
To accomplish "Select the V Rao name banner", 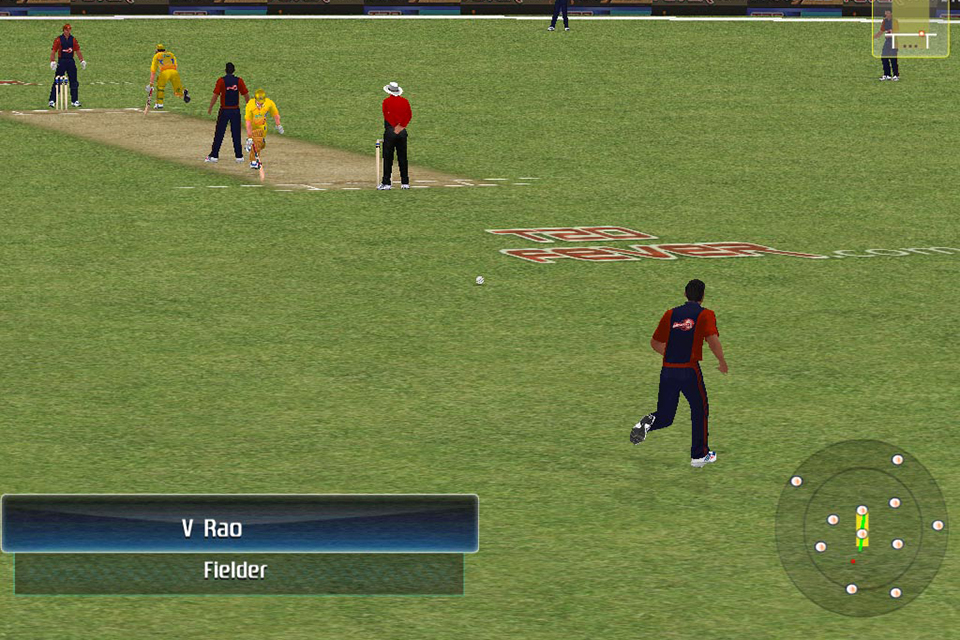I will click(x=239, y=525).
